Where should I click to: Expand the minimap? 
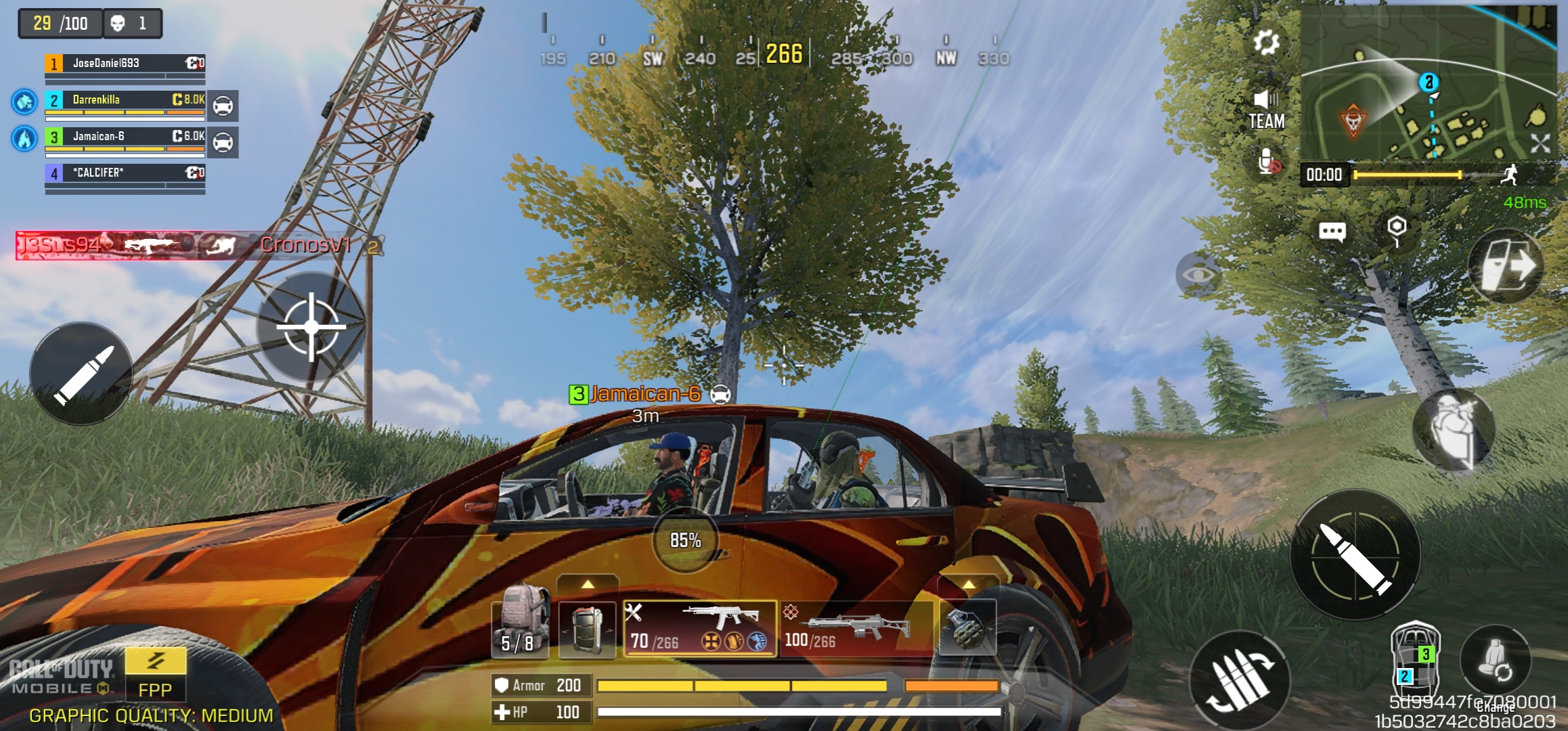(x=1540, y=143)
